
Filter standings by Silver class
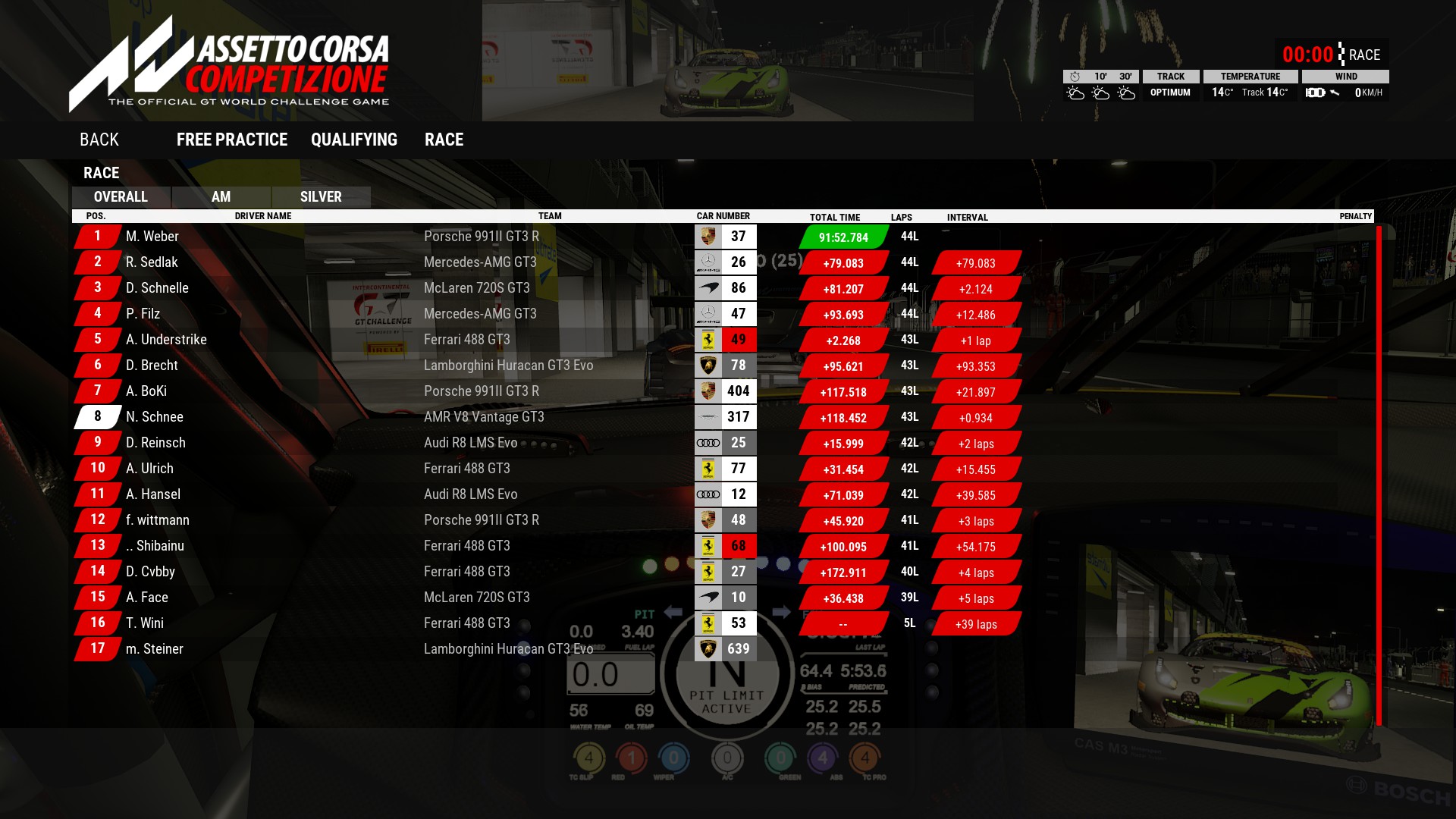pyautogui.click(x=321, y=197)
